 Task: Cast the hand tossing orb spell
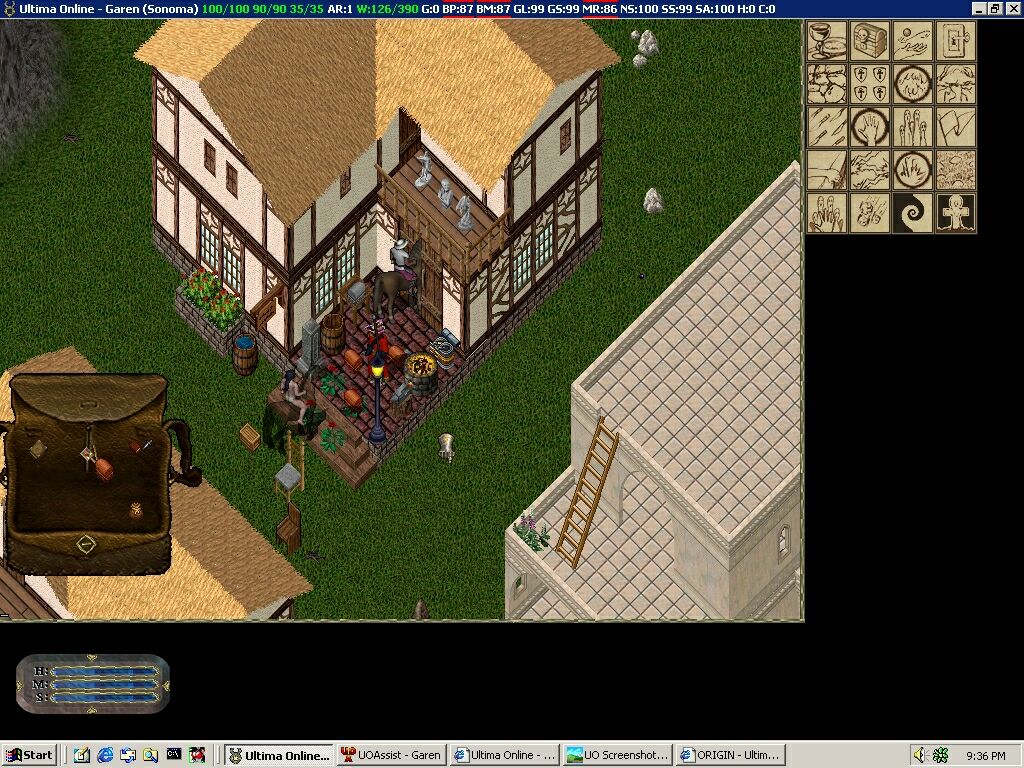click(913, 41)
